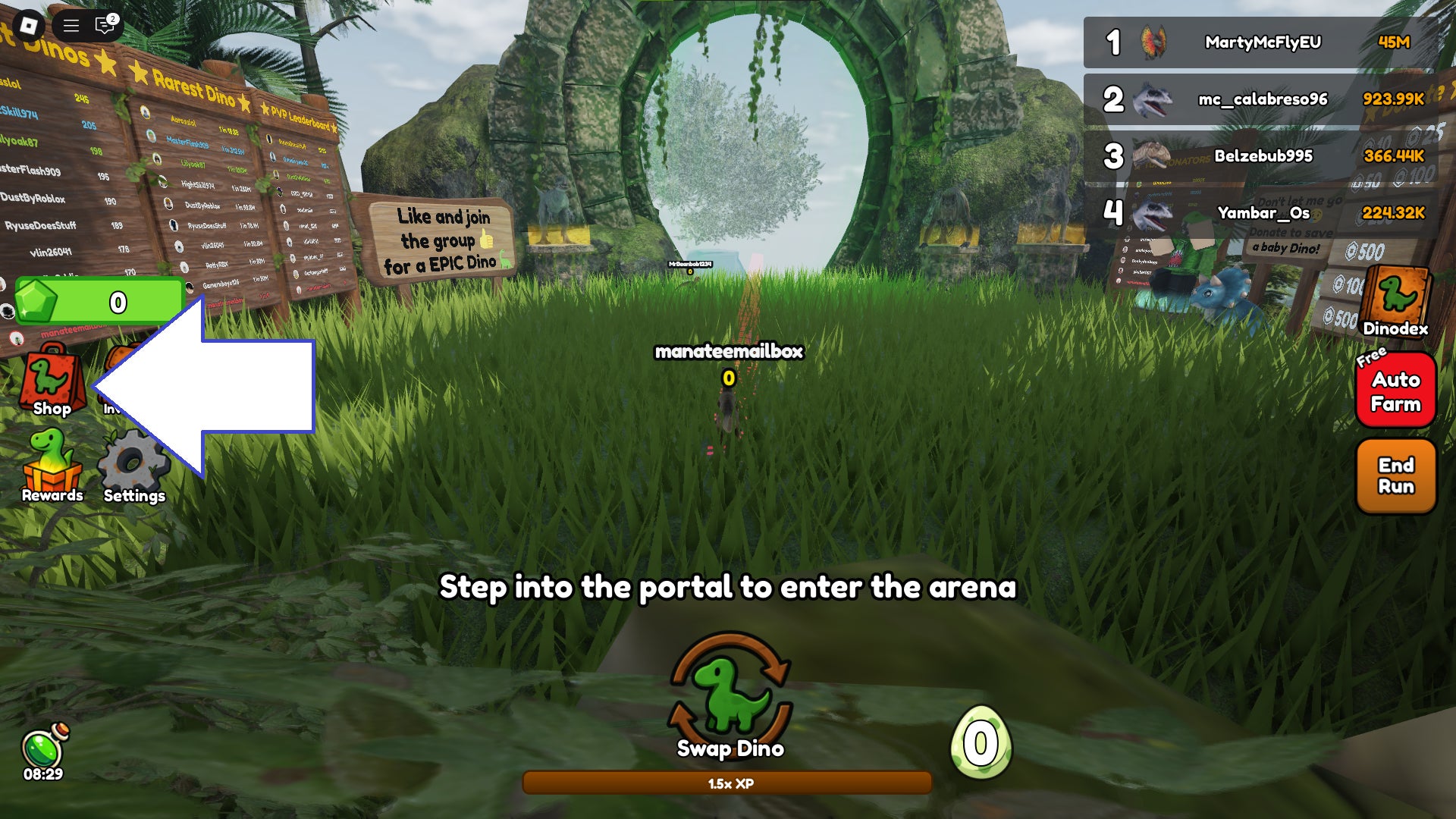This screenshot has height=819, width=1456.
Task: Click the green potion boost timer icon
Action: coord(44,749)
